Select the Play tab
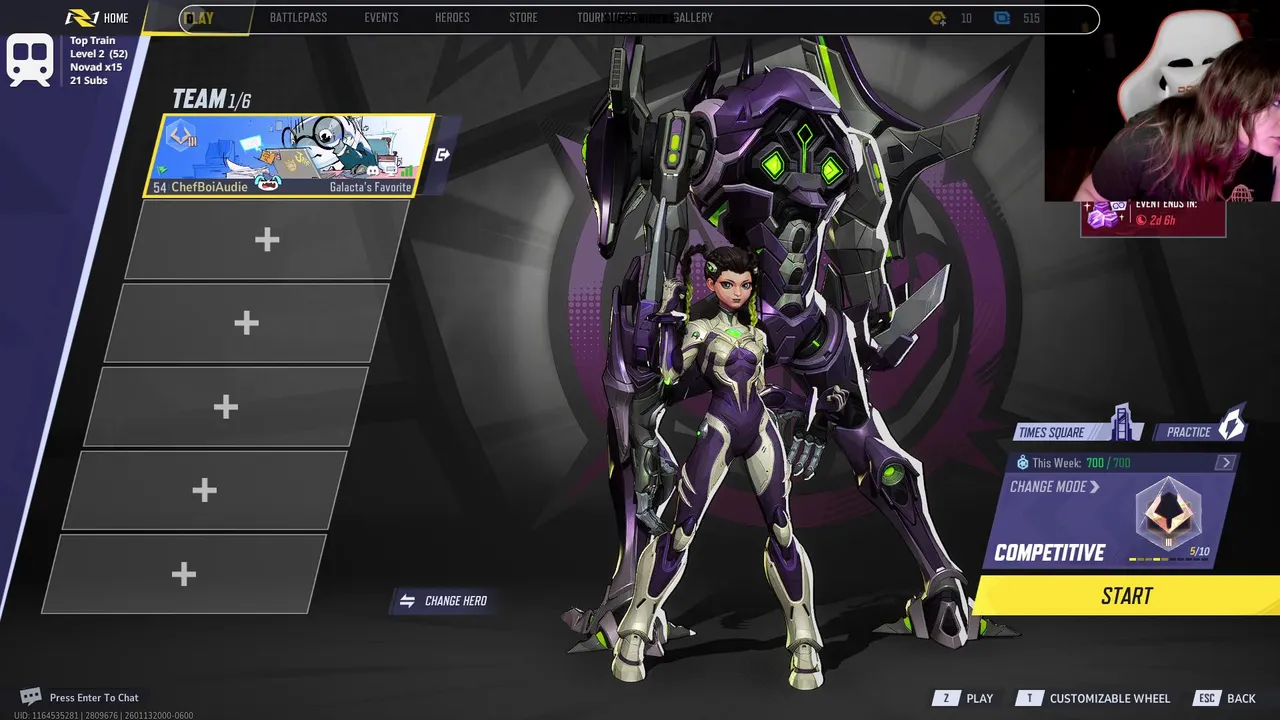Screen dimensions: 1280x720 tap(199, 18)
